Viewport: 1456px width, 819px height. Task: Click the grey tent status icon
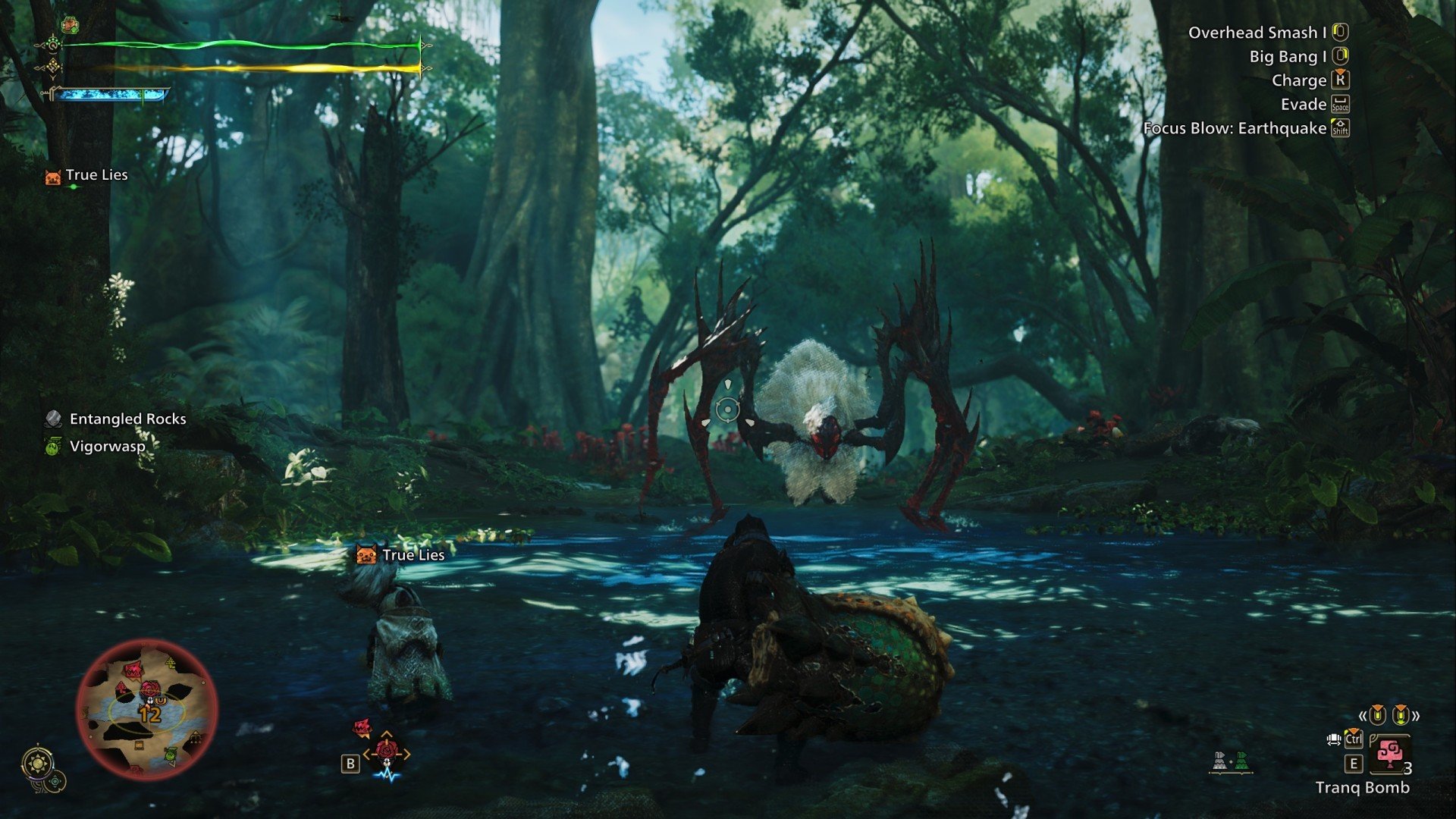click(1219, 761)
